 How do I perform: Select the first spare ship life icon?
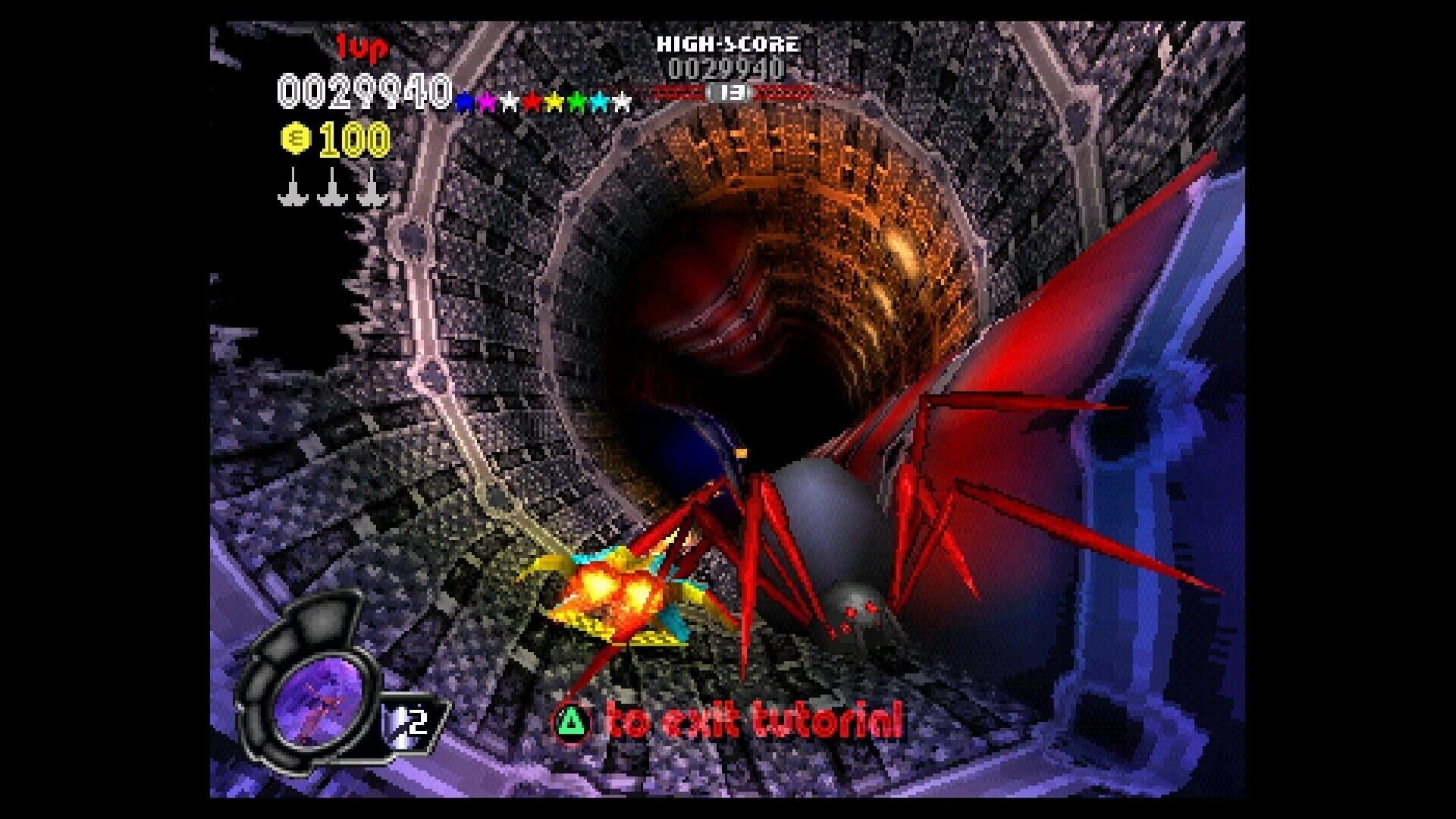(x=294, y=191)
